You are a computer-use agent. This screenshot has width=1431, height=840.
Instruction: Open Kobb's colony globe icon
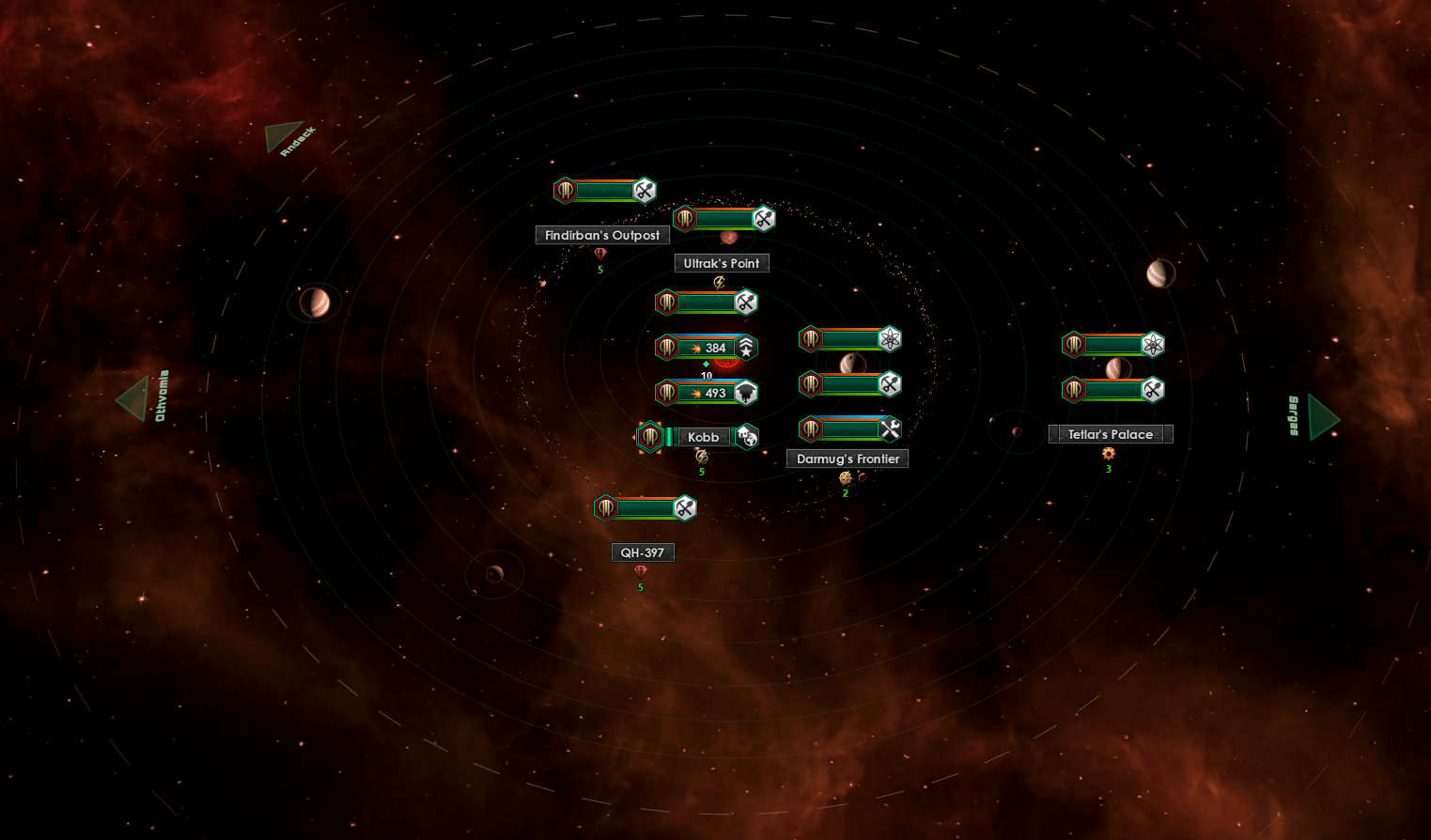[x=746, y=437]
